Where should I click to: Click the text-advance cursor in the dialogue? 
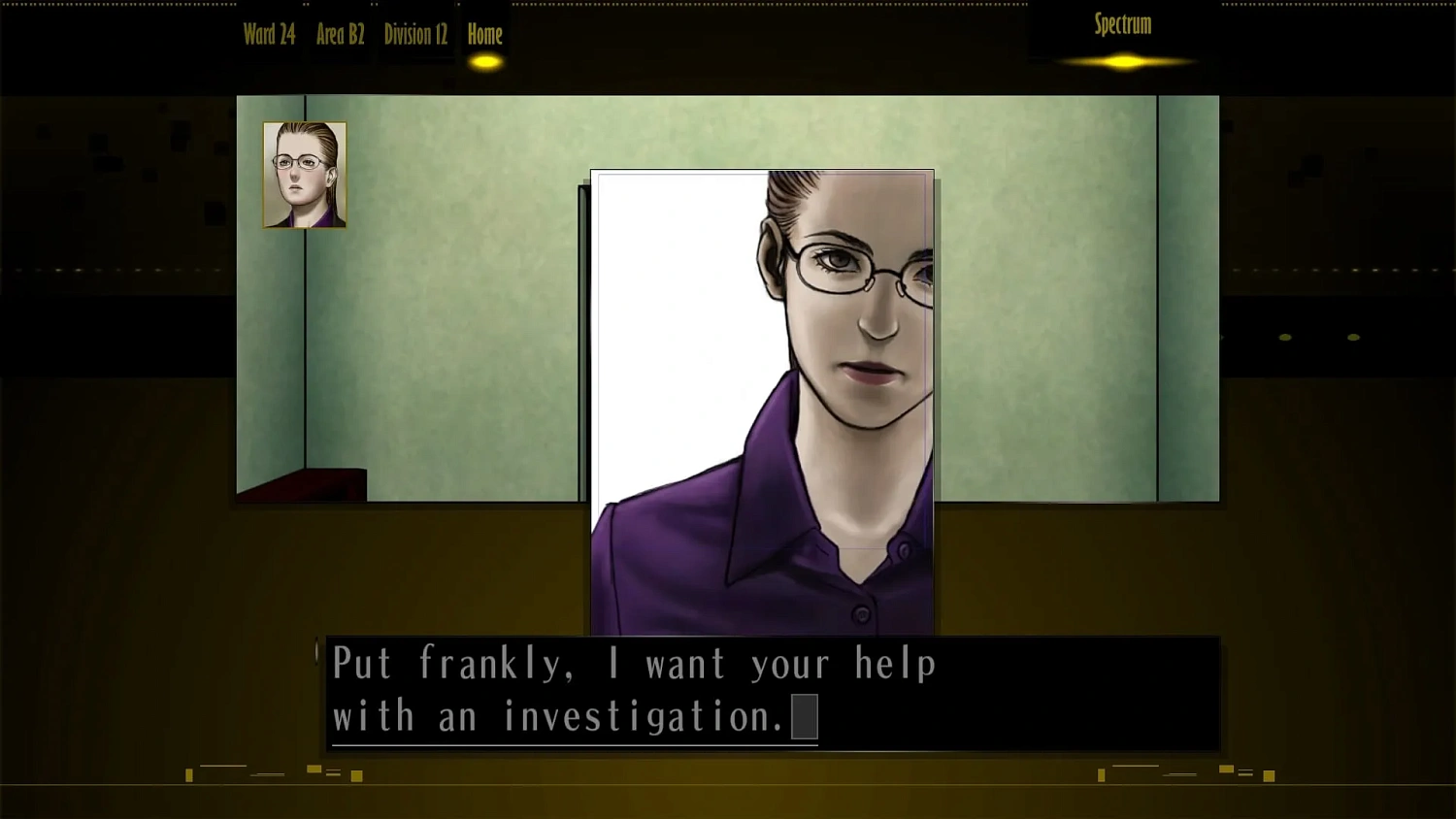[805, 717]
